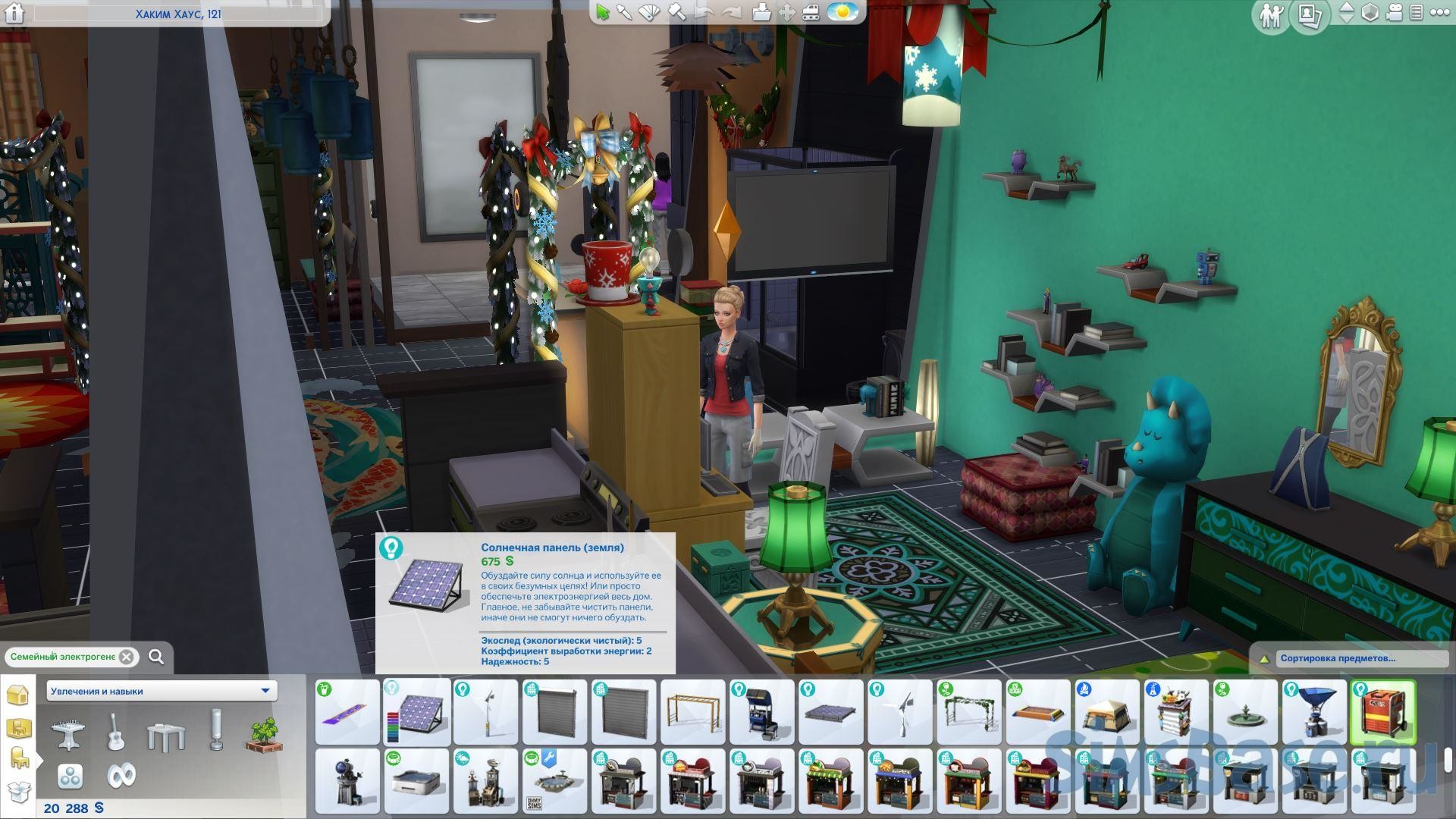The width and height of the screenshot is (1456, 819).
Task: Clear the search field text
Action: [127, 657]
